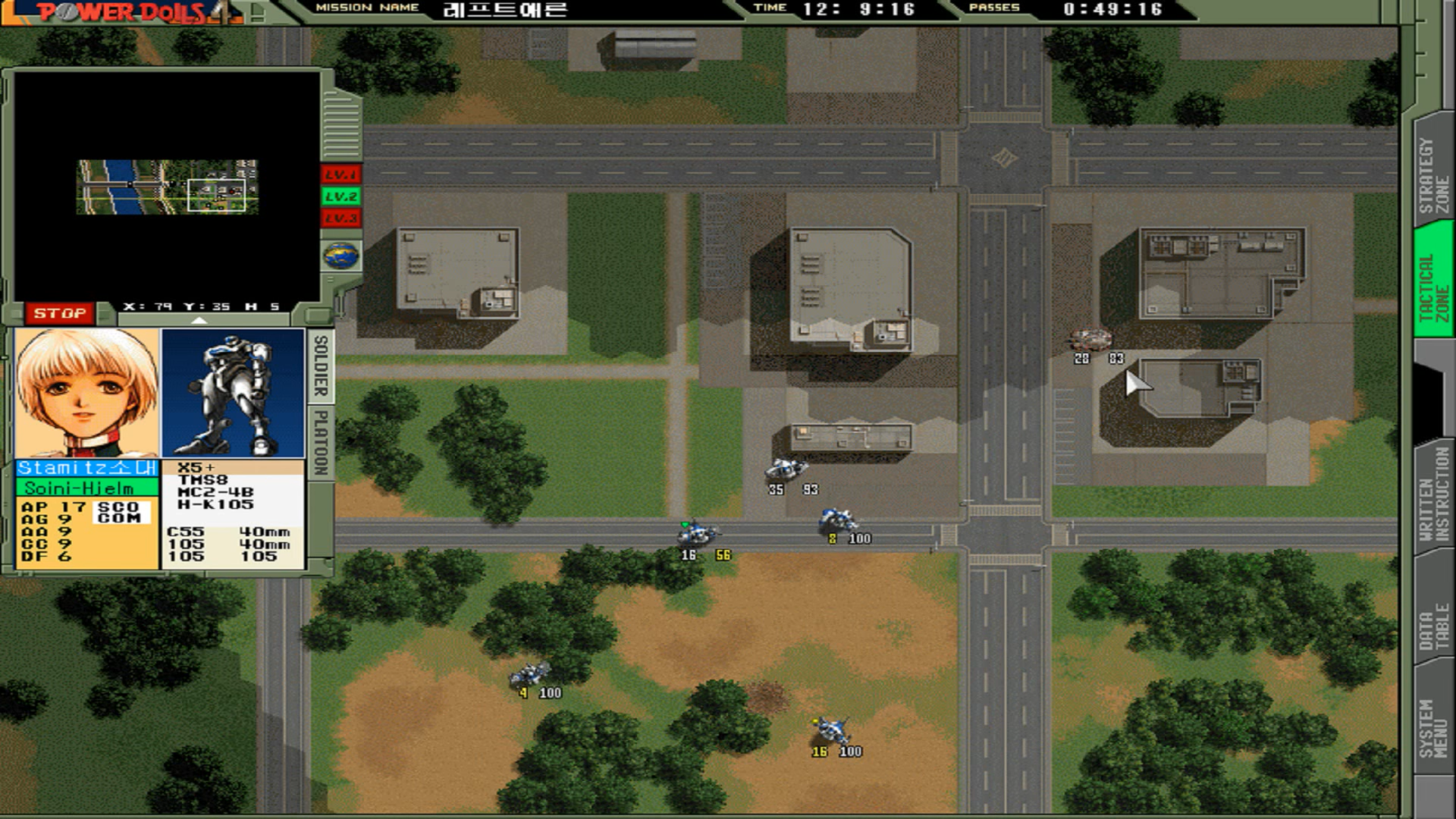Select the mech unit with 4 and 100

pyautogui.click(x=530, y=673)
